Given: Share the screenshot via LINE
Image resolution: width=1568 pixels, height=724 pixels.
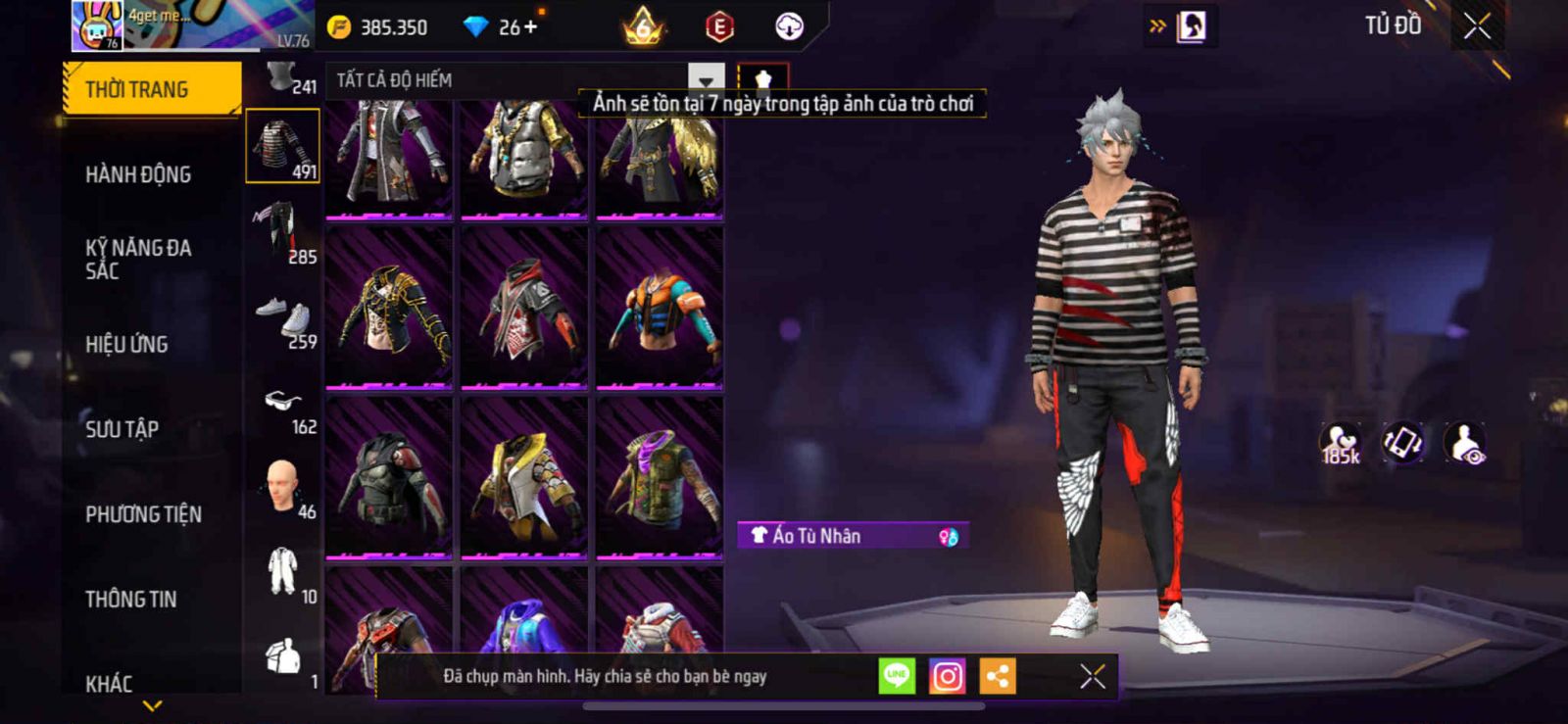Looking at the screenshot, I should coord(896,676).
